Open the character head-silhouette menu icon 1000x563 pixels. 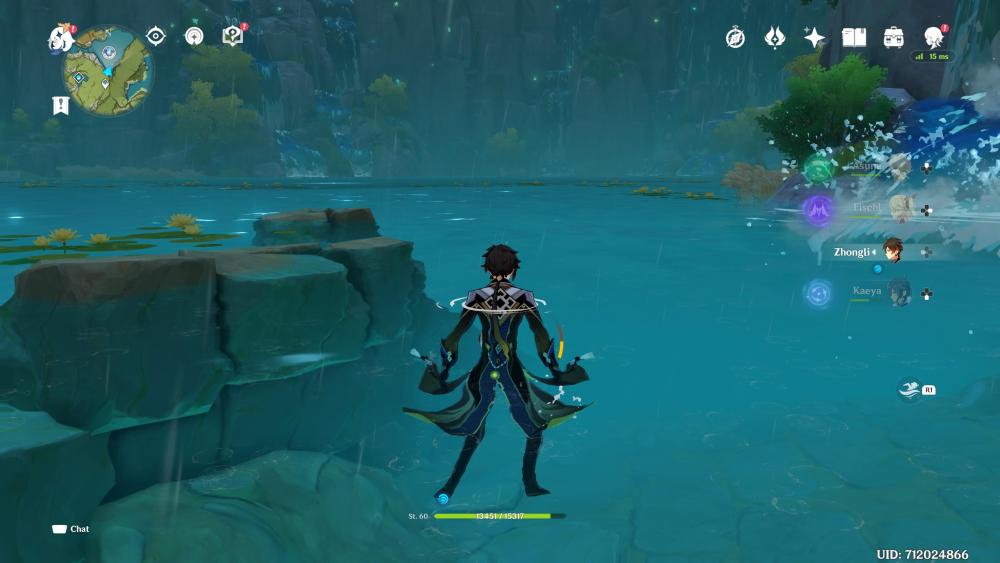(x=934, y=38)
